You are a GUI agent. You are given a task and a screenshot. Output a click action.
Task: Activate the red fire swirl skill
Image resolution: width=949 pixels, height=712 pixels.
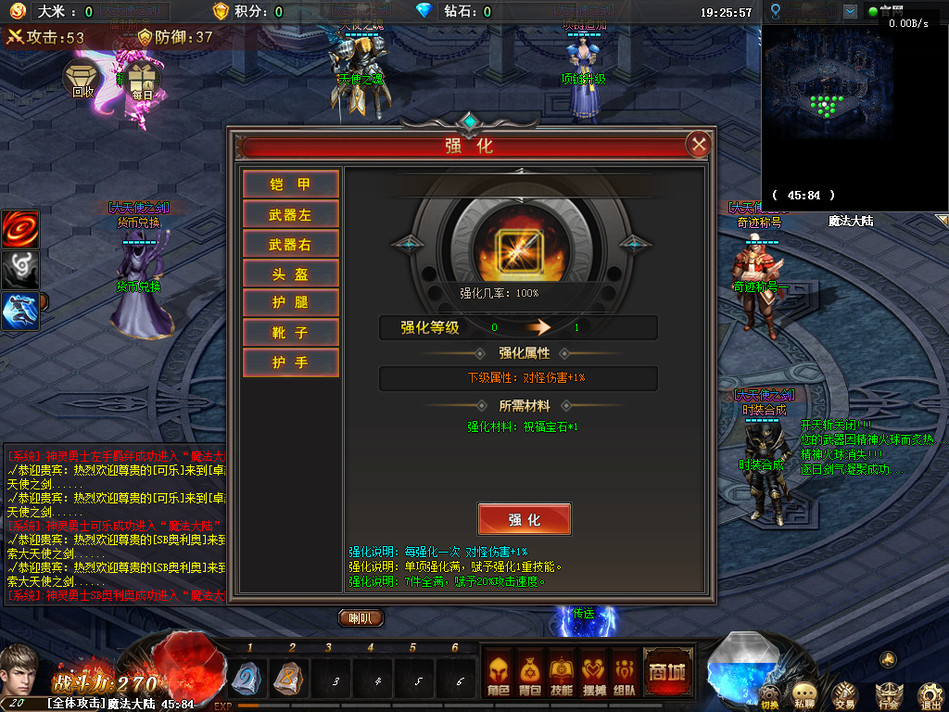20,229
